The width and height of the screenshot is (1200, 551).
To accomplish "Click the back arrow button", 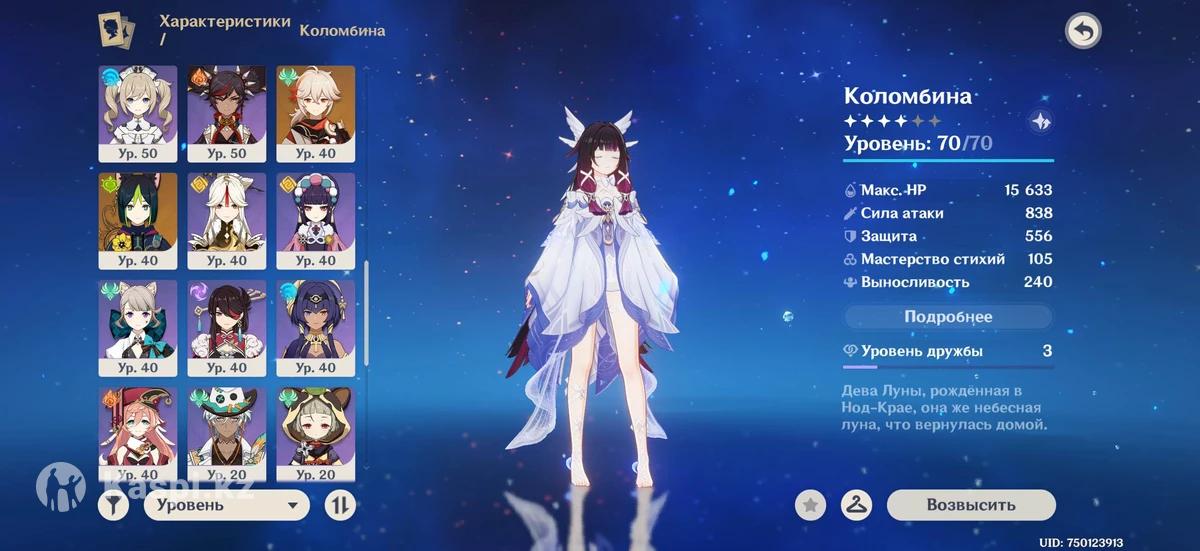I will [x=1082, y=31].
